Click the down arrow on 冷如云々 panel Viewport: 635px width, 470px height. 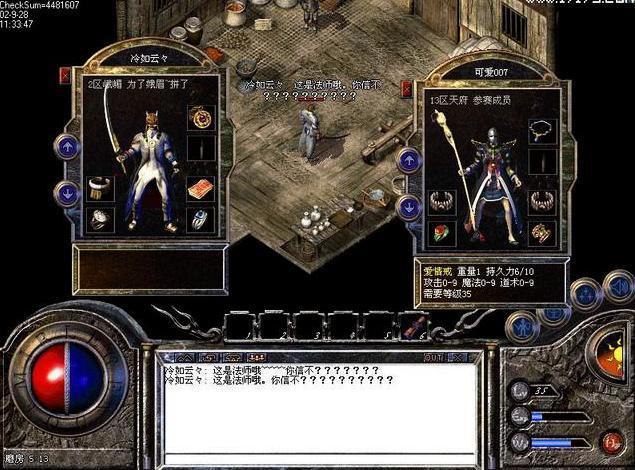[x=67, y=193]
